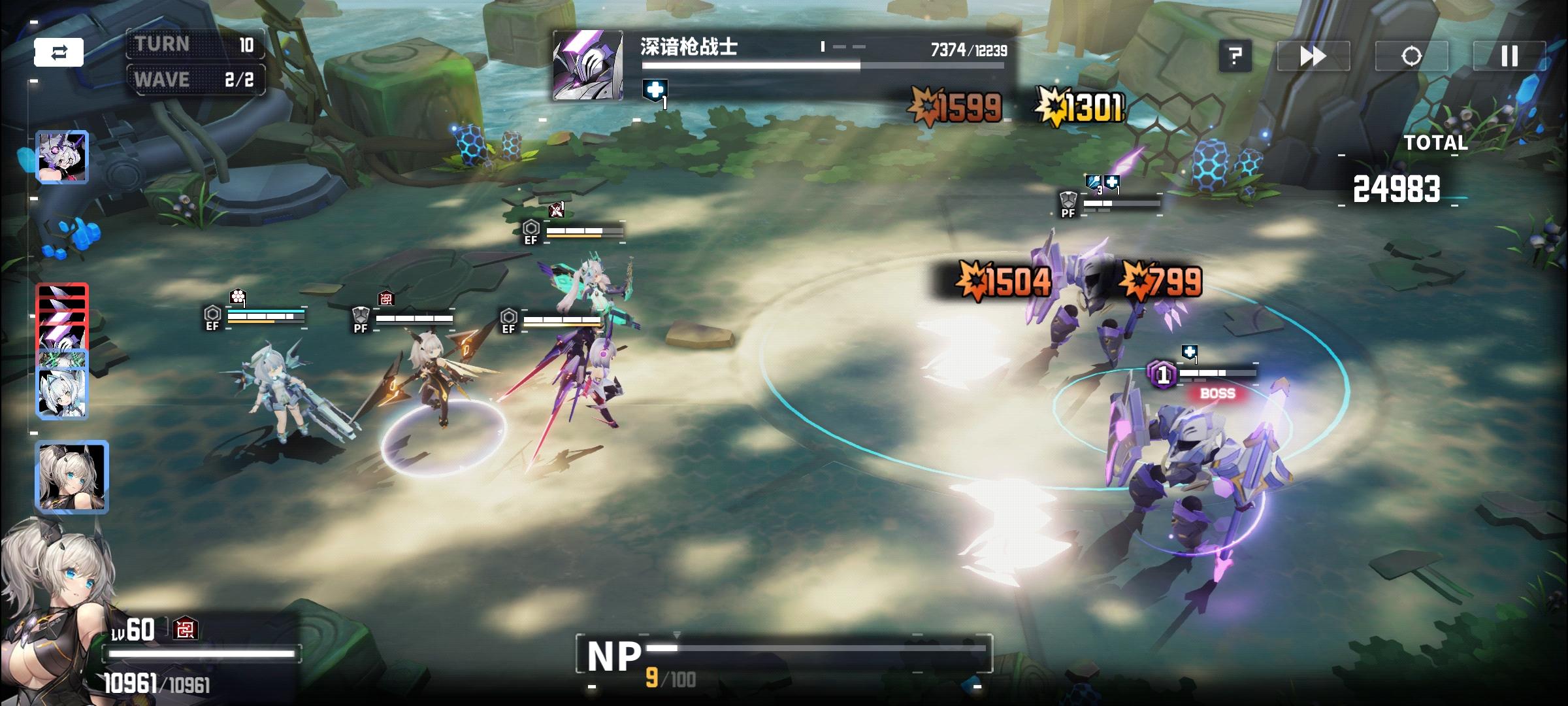Select the purple-horned girl turn order portrait
This screenshot has width=1568, height=706.
click(62, 157)
